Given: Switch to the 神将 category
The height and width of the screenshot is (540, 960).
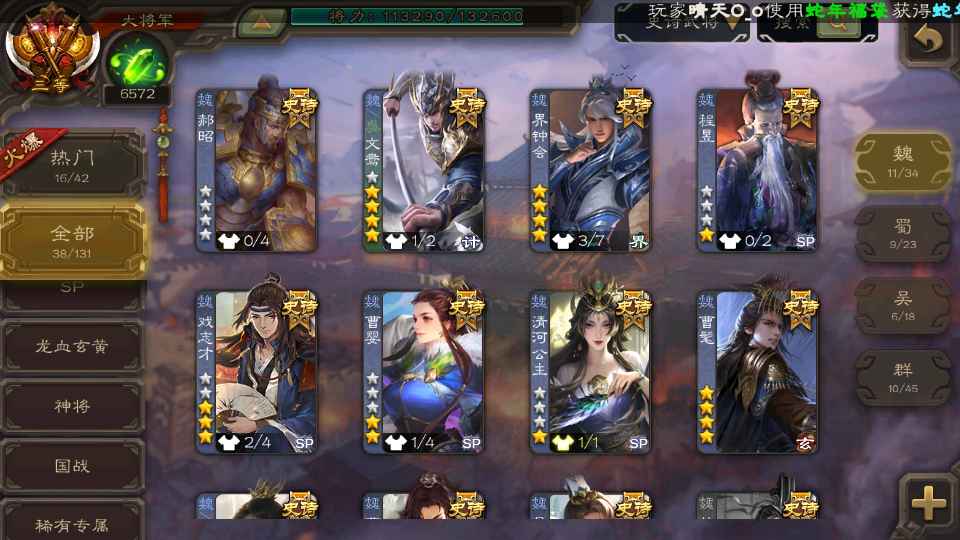Looking at the screenshot, I should pyautogui.click(x=72, y=407).
